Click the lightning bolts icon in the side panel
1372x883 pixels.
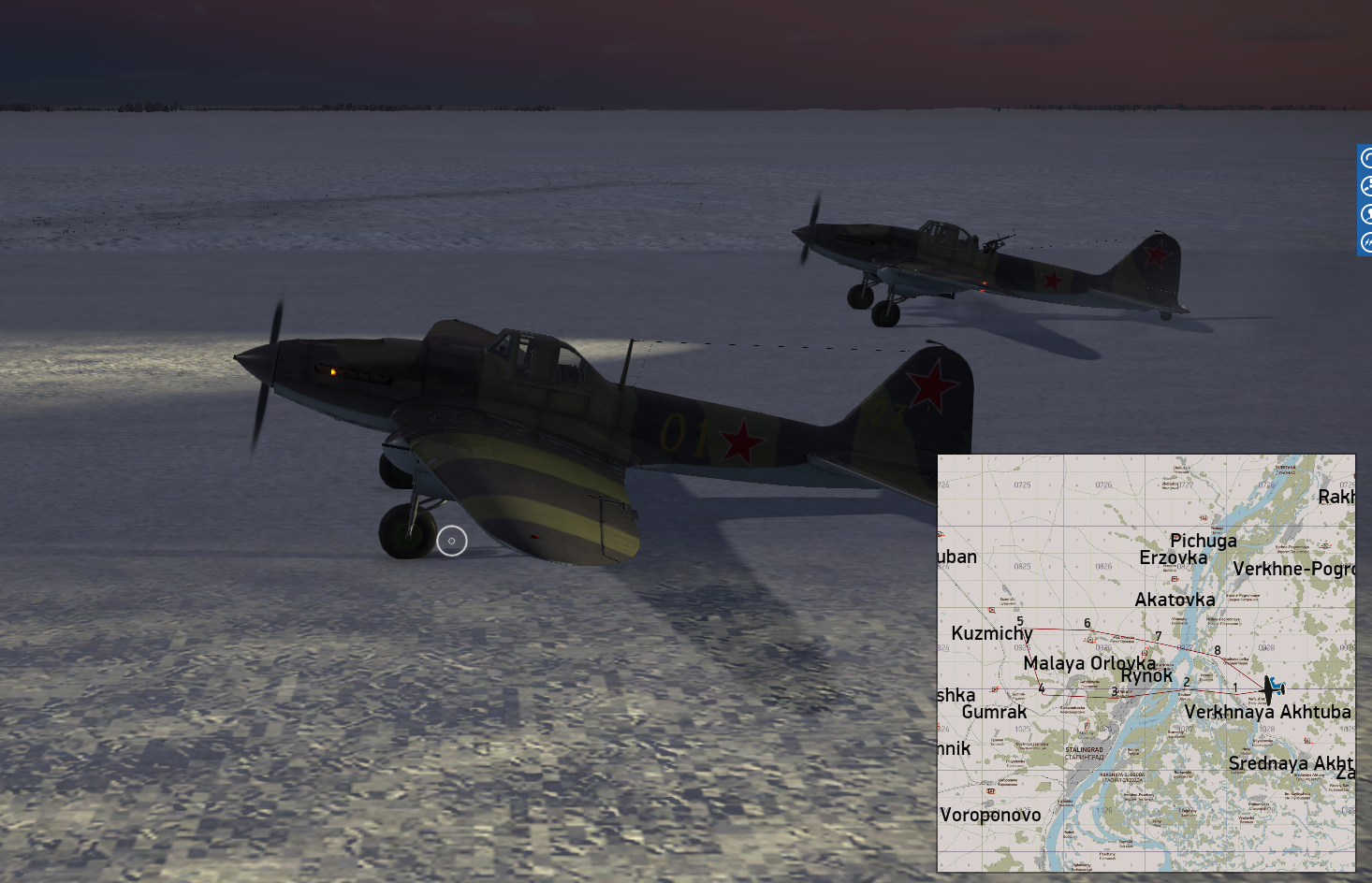click(x=1366, y=242)
